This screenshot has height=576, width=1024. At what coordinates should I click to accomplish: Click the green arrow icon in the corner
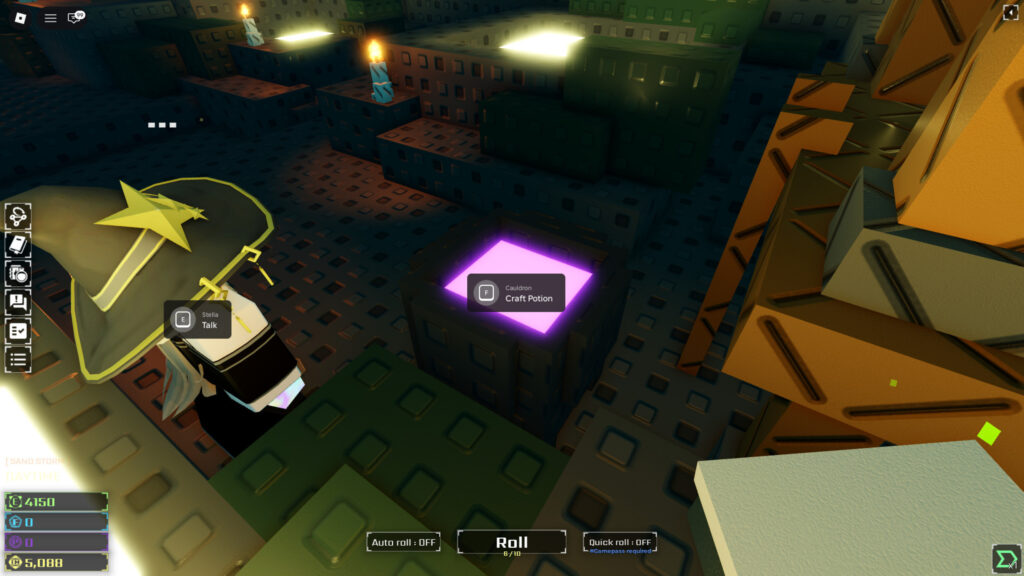(1005, 558)
